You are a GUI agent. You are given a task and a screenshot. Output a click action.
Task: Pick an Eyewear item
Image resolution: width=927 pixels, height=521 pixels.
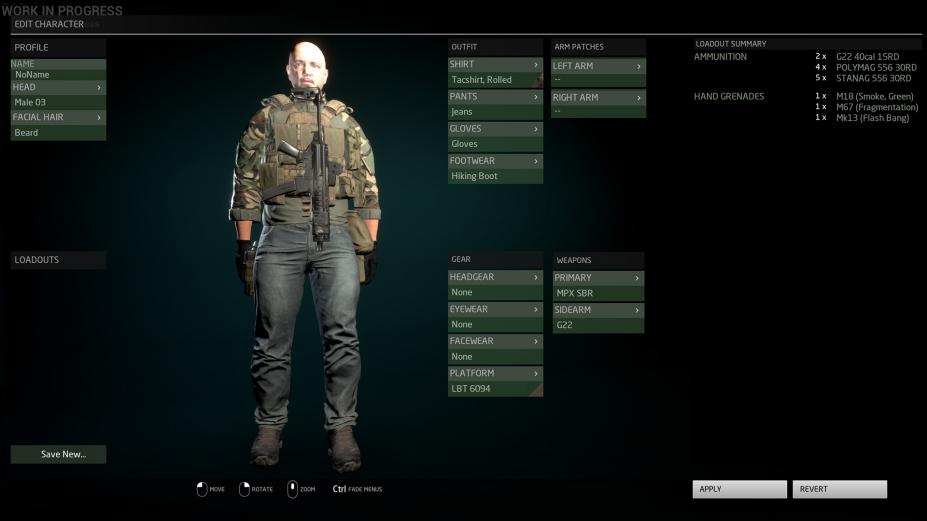pyautogui.click(x=495, y=309)
